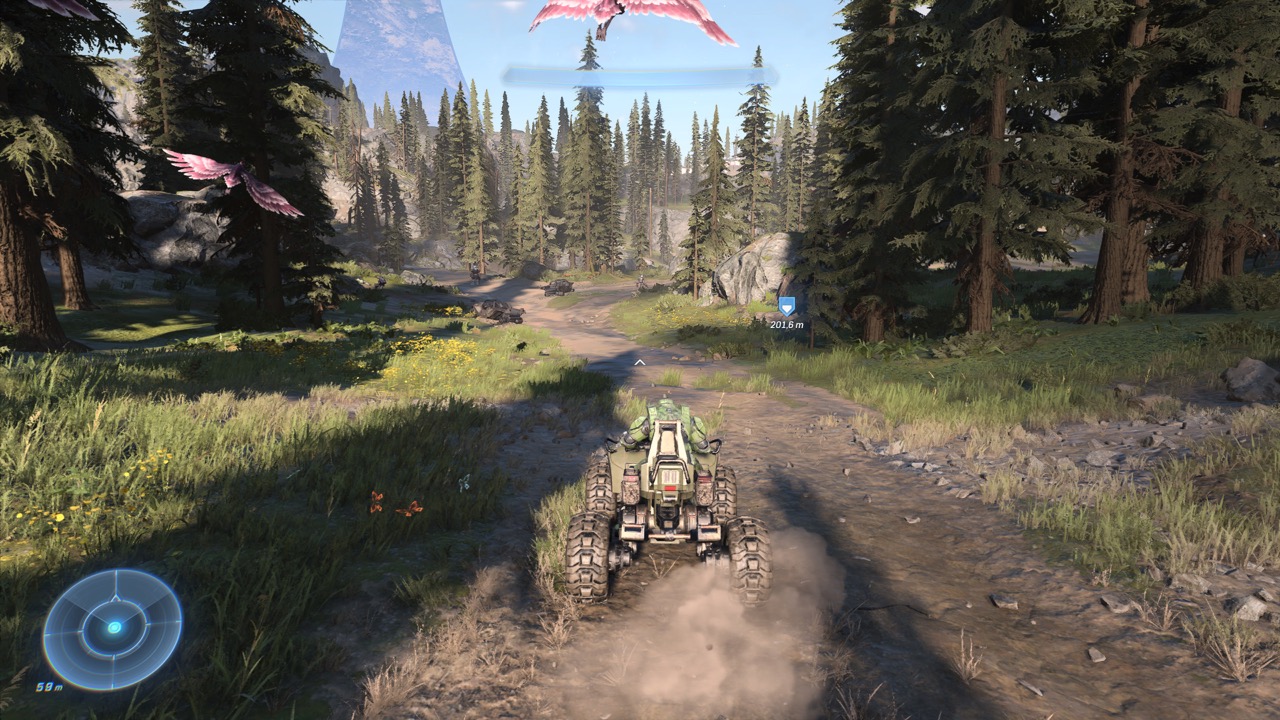Select the waypoint's white inner arrow symbol
The image size is (1280, 720).
click(x=786, y=306)
